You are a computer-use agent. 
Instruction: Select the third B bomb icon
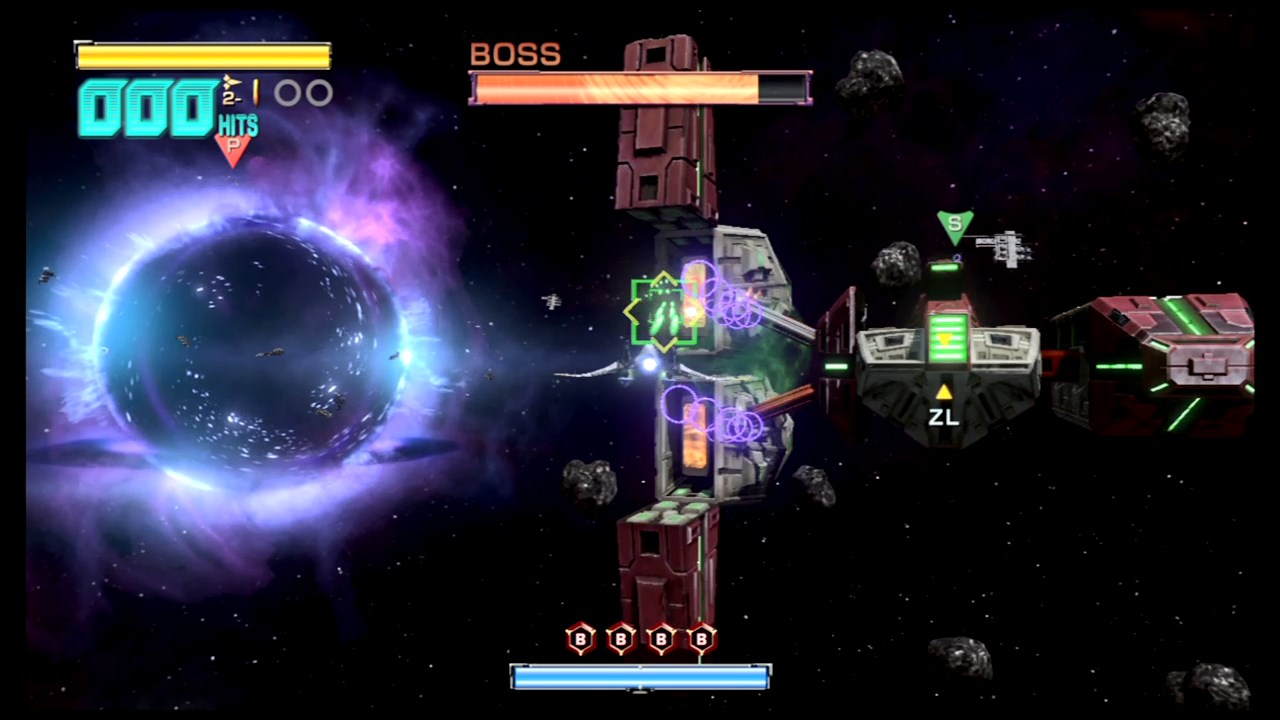[x=661, y=639]
